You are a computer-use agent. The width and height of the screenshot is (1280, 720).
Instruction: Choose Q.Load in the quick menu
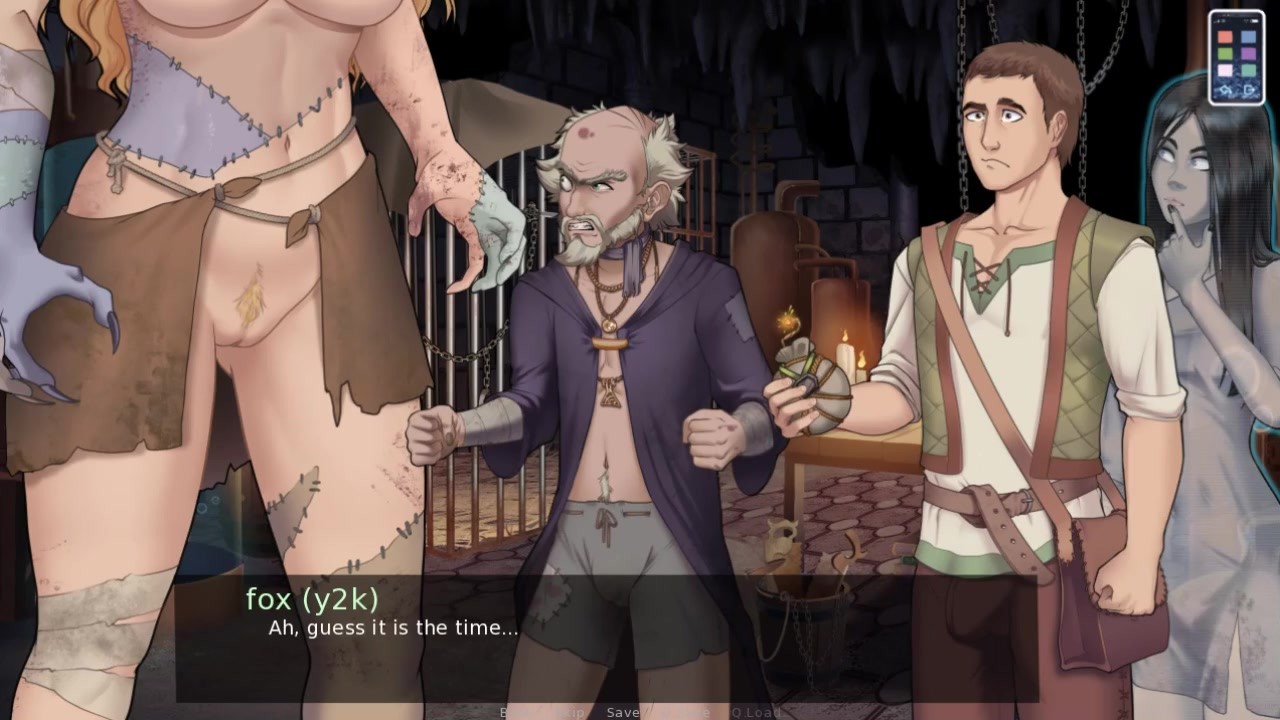(756, 712)
